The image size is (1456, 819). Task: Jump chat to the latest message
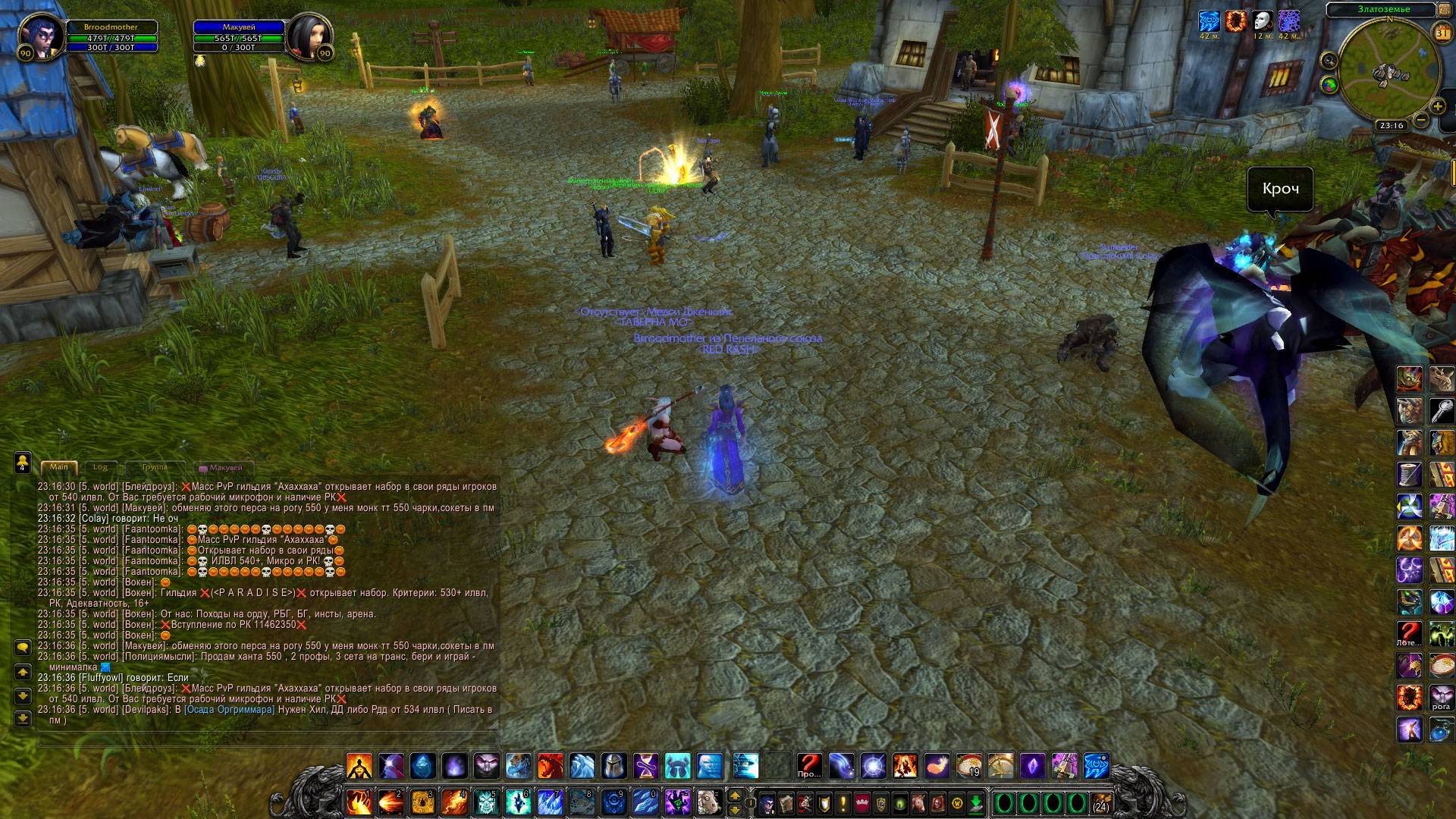pos(23,718)
